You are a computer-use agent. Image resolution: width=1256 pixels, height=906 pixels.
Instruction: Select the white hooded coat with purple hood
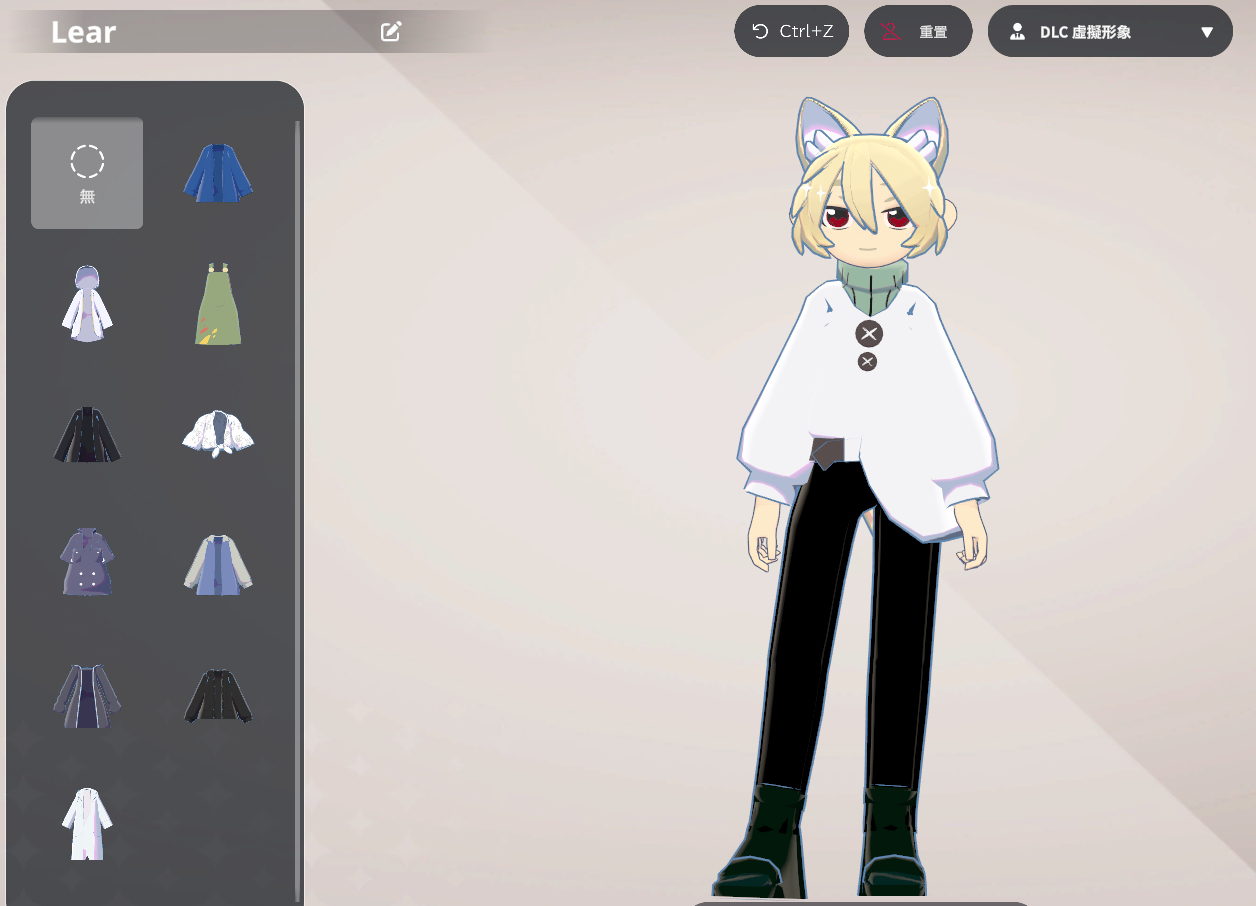tap(87, 304)
